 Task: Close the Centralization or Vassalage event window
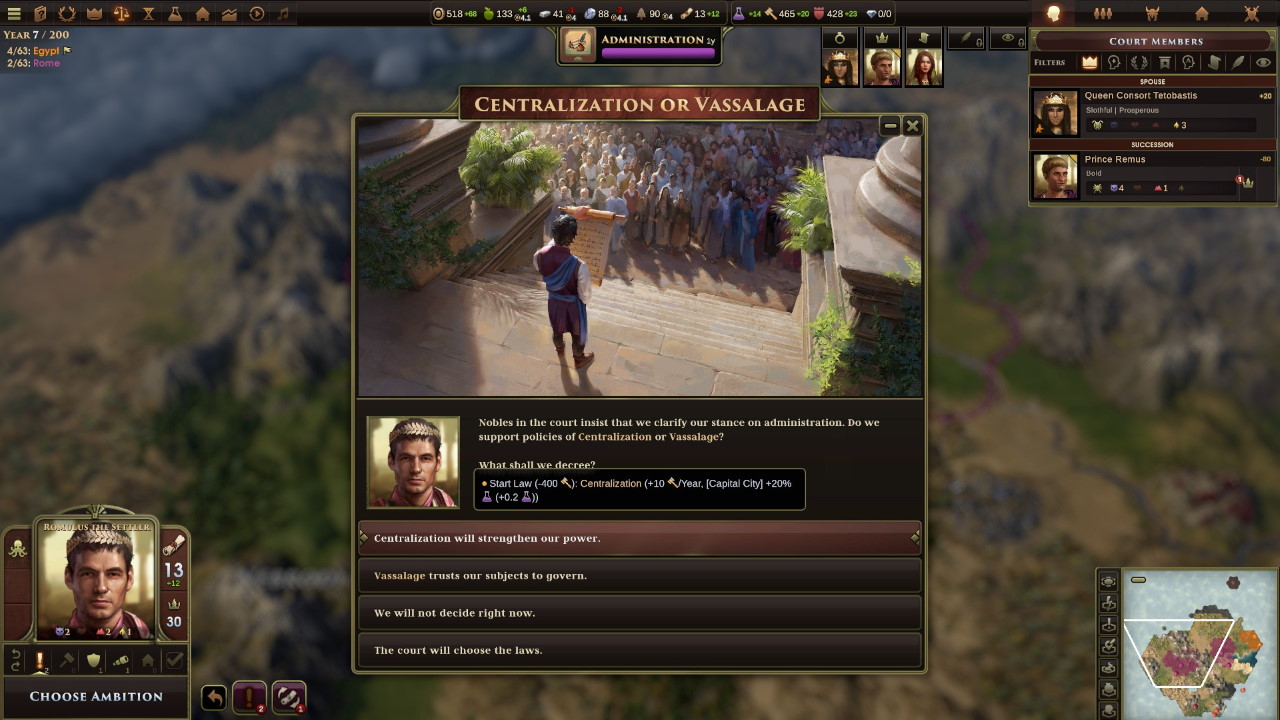click(912, 125)
